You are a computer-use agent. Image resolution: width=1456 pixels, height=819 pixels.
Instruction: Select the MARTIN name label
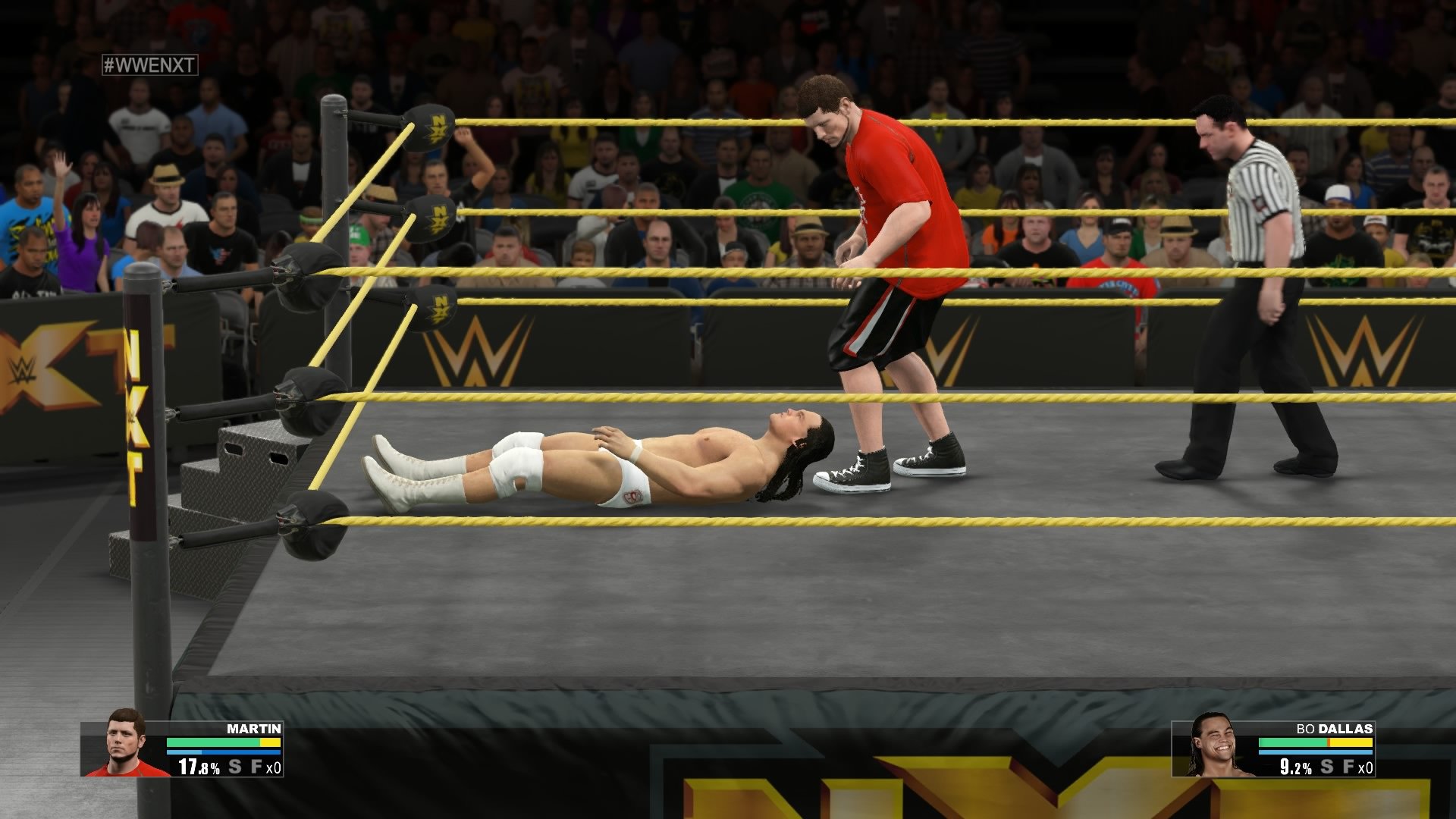pyautogui.click(x=253, y=728)
